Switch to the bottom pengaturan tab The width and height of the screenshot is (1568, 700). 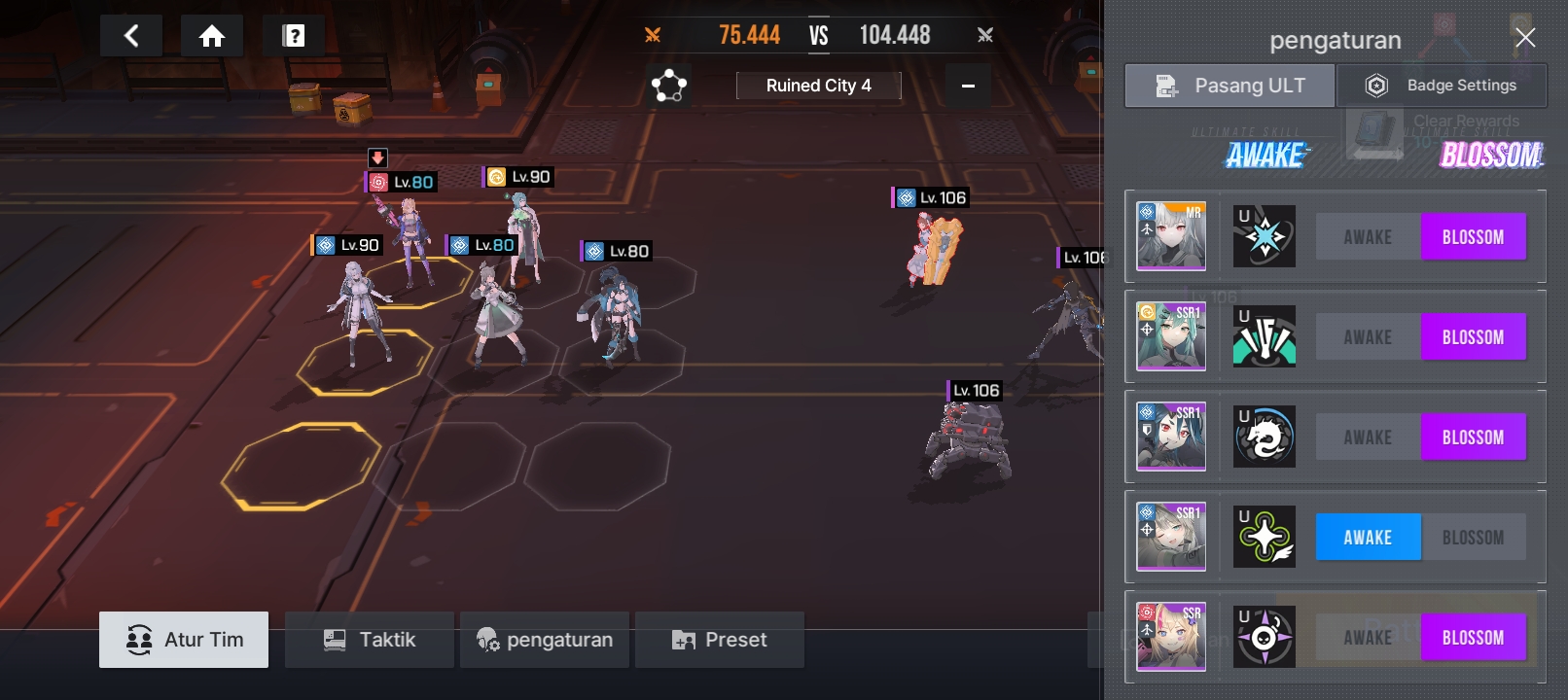[546, 640]
